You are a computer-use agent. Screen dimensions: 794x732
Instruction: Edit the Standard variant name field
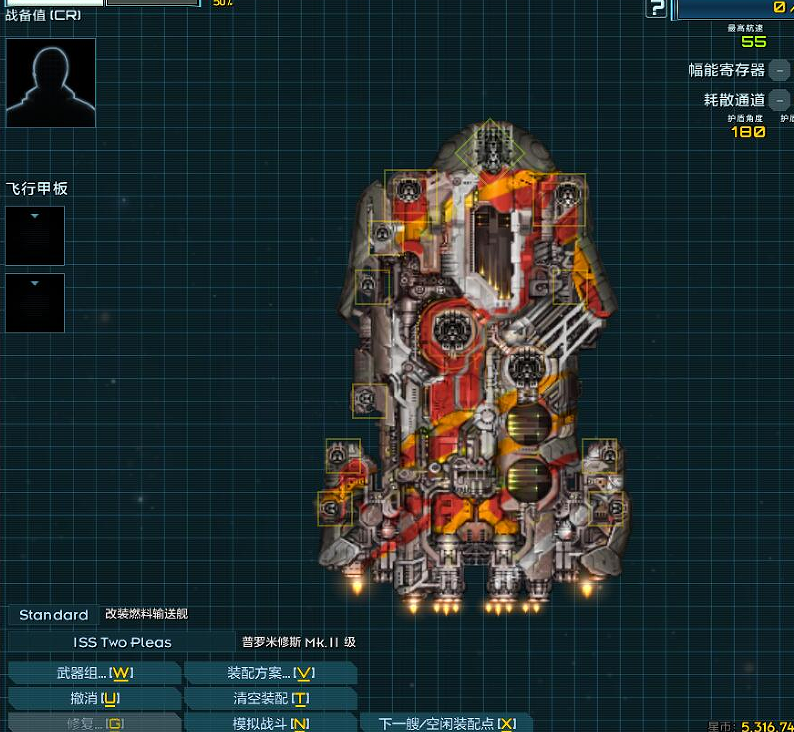(x=54, y=615)
